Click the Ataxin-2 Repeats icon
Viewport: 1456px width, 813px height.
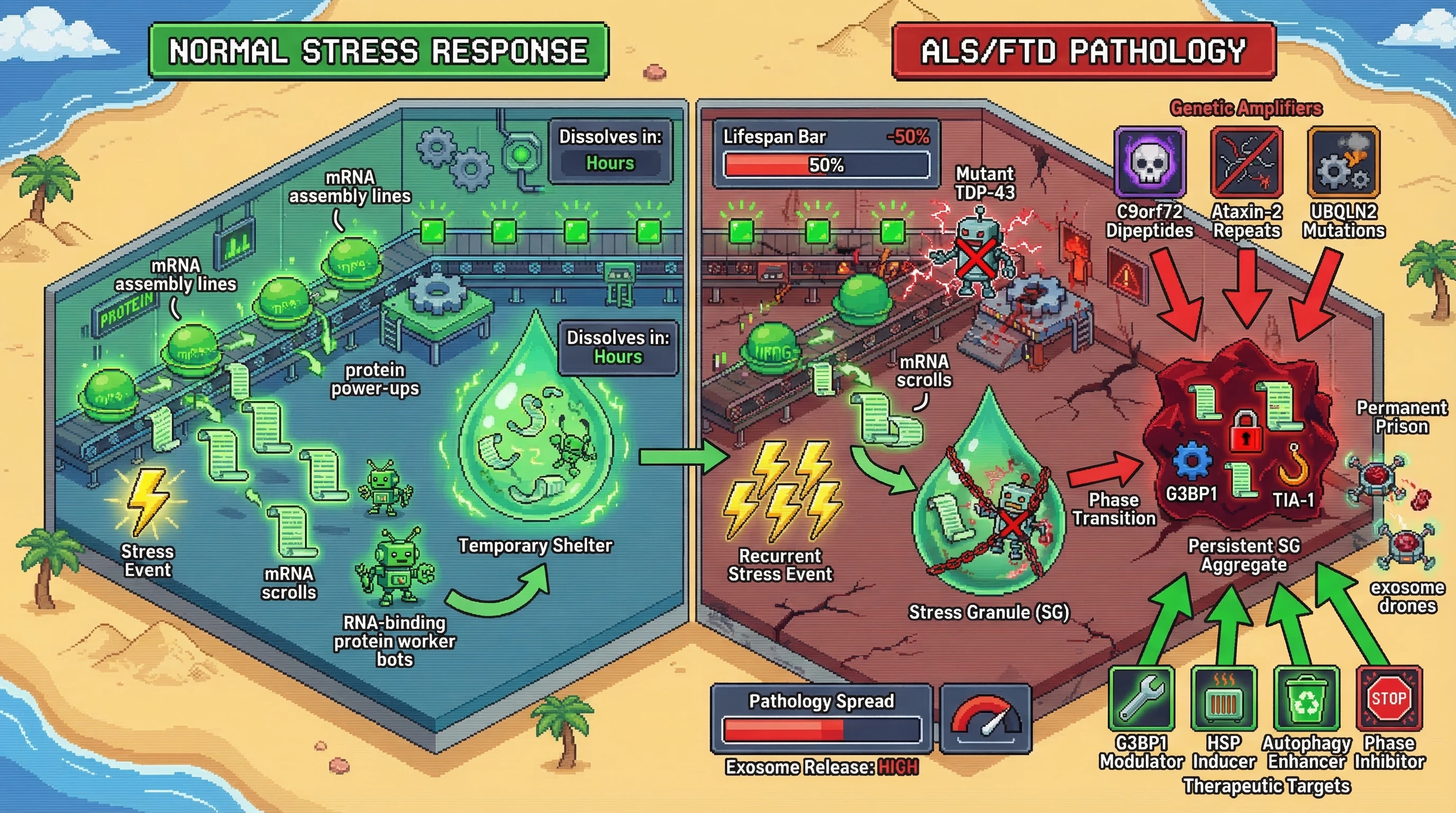pos(1246,161)
